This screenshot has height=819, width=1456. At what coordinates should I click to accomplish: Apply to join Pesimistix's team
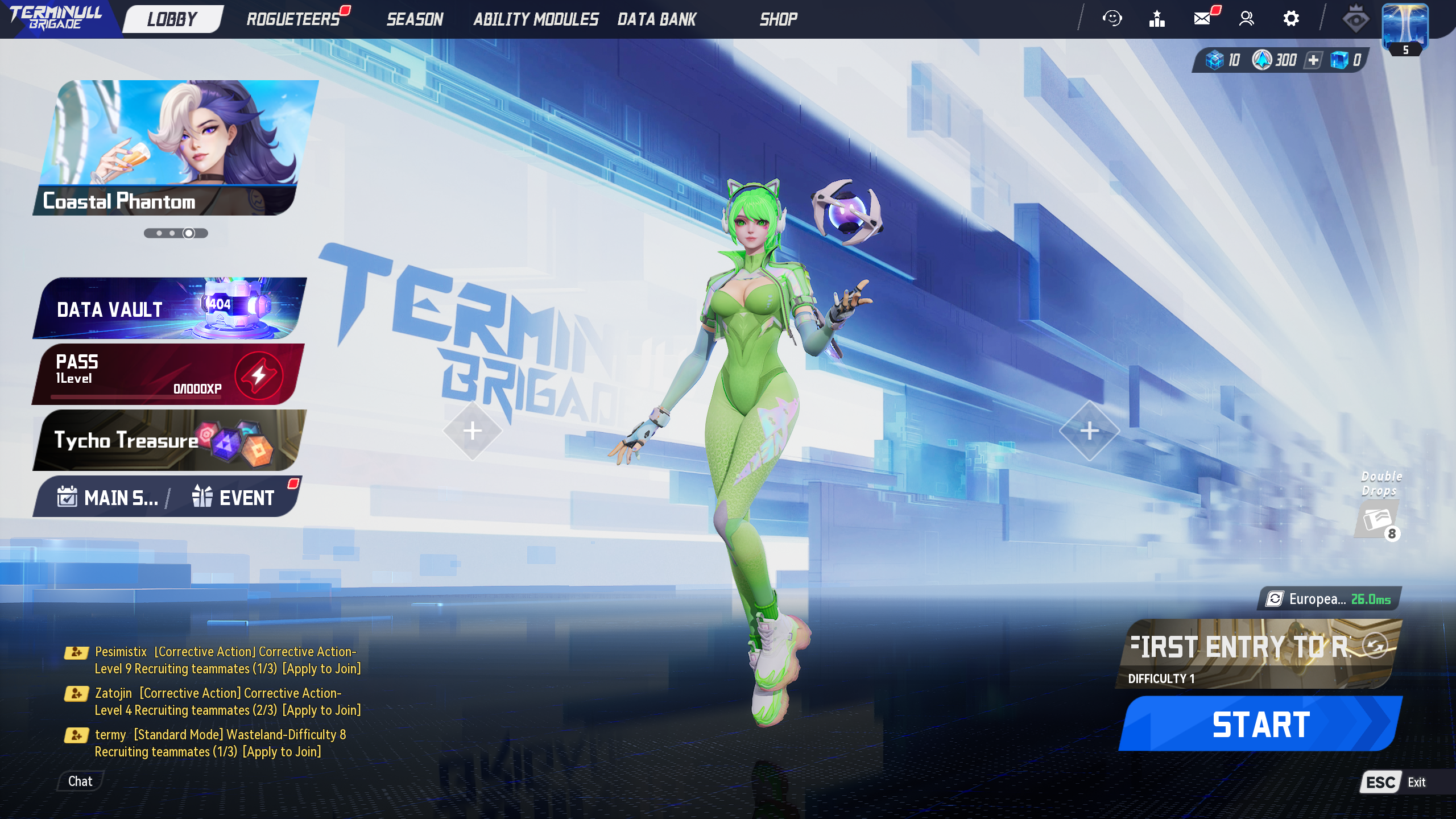click(x=322, y=669)
